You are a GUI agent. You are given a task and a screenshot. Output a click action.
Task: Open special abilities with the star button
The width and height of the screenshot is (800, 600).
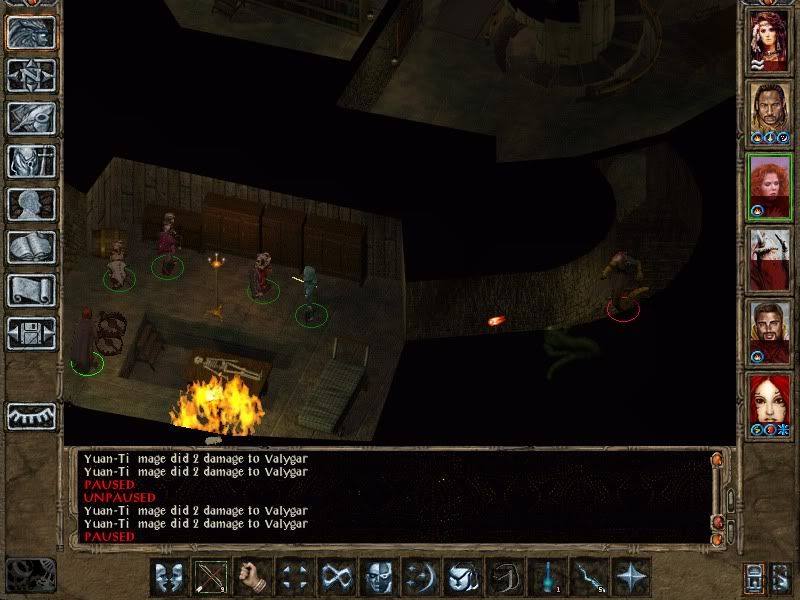pyautogui.click(x=632, y=577)
